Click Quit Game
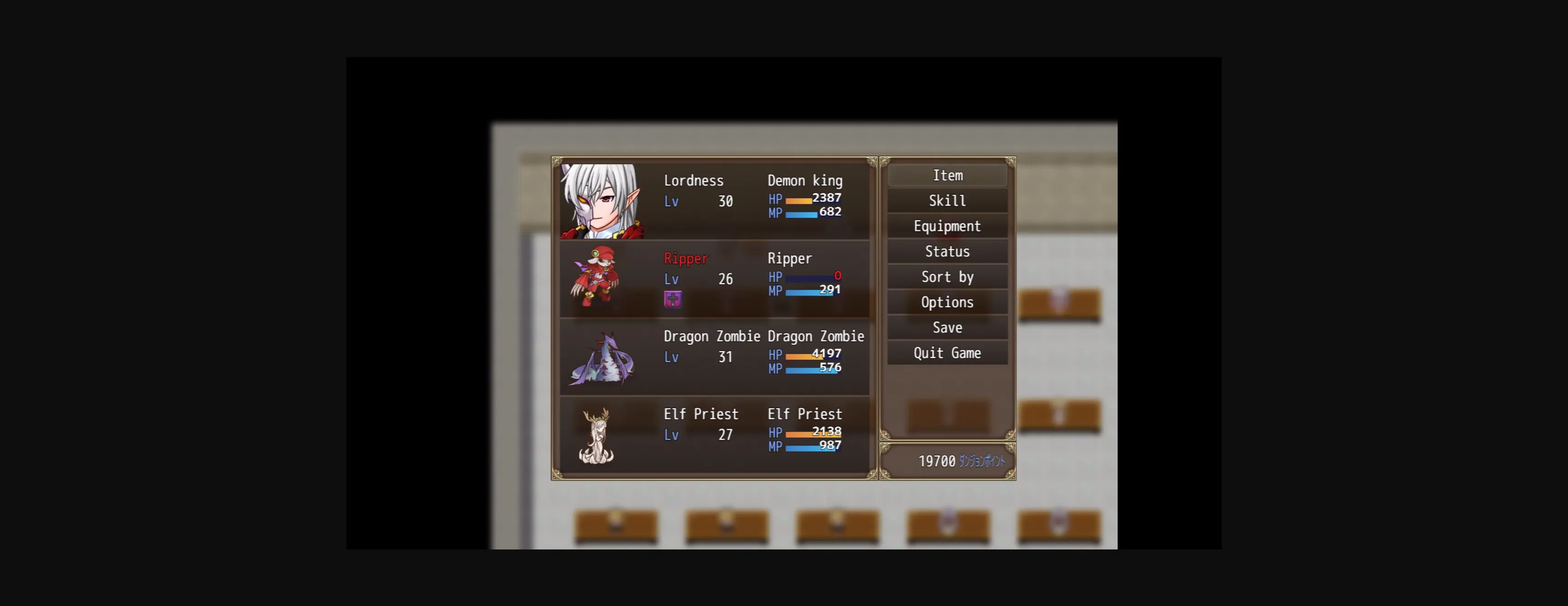The width and height of the screenshot is (1568, 606). [947, 352]
